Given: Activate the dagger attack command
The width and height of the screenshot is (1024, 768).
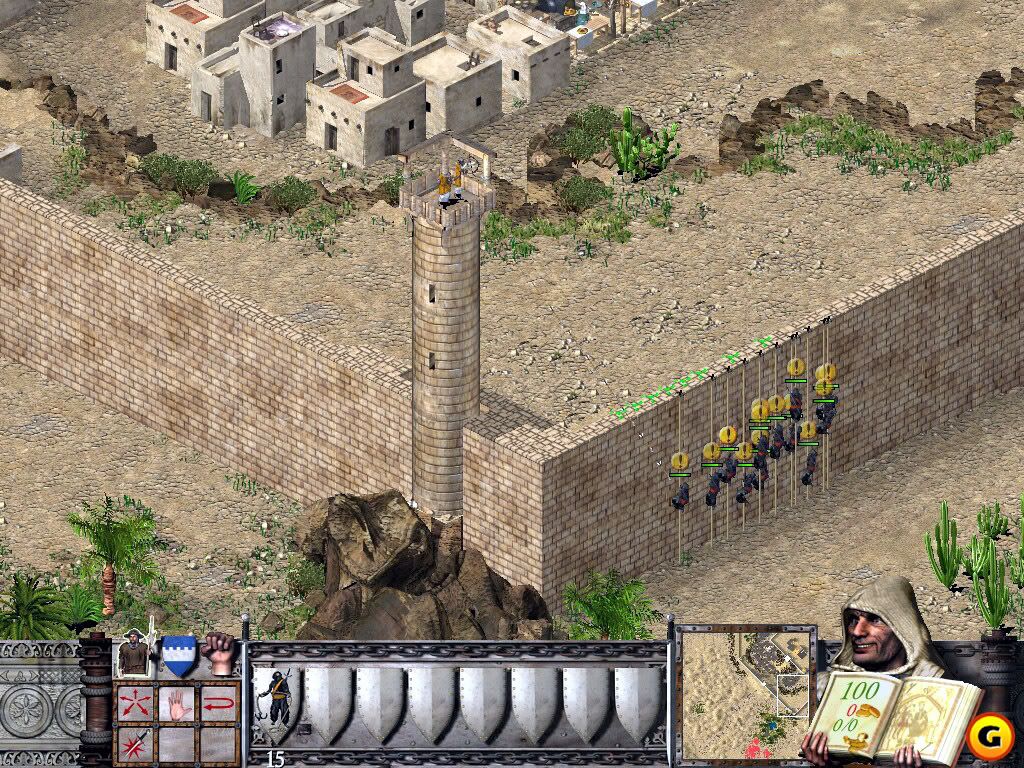Looking at the screenshot, I should pyautogui.click(x=135, y=743).
